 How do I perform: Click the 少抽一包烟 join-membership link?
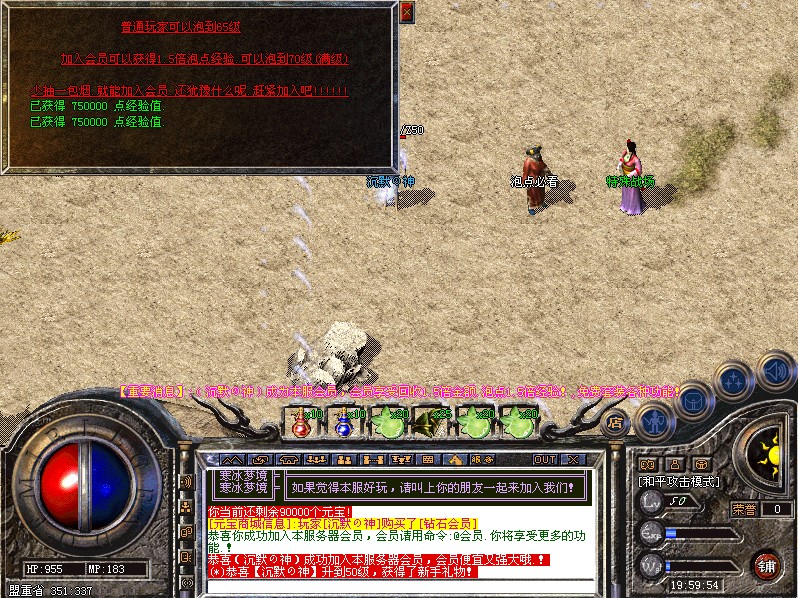coord(189,91)
